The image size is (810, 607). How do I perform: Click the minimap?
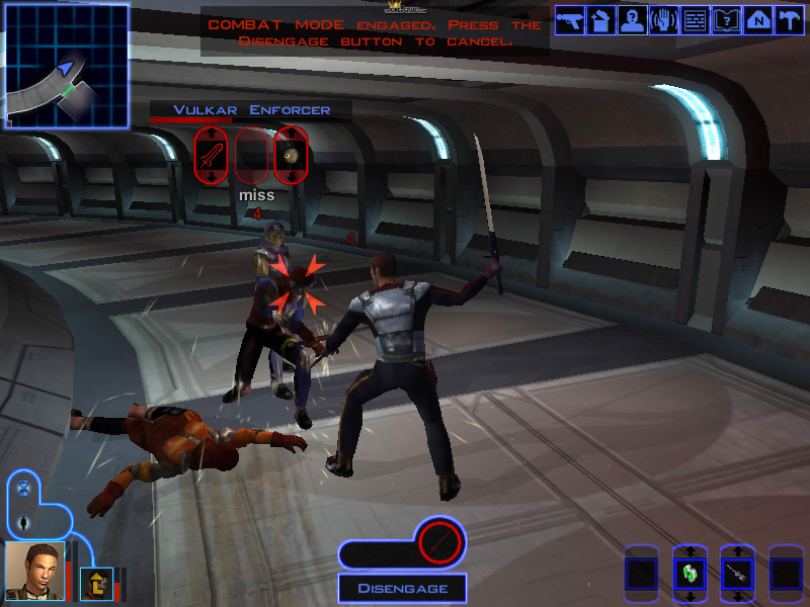pos(66,66)
